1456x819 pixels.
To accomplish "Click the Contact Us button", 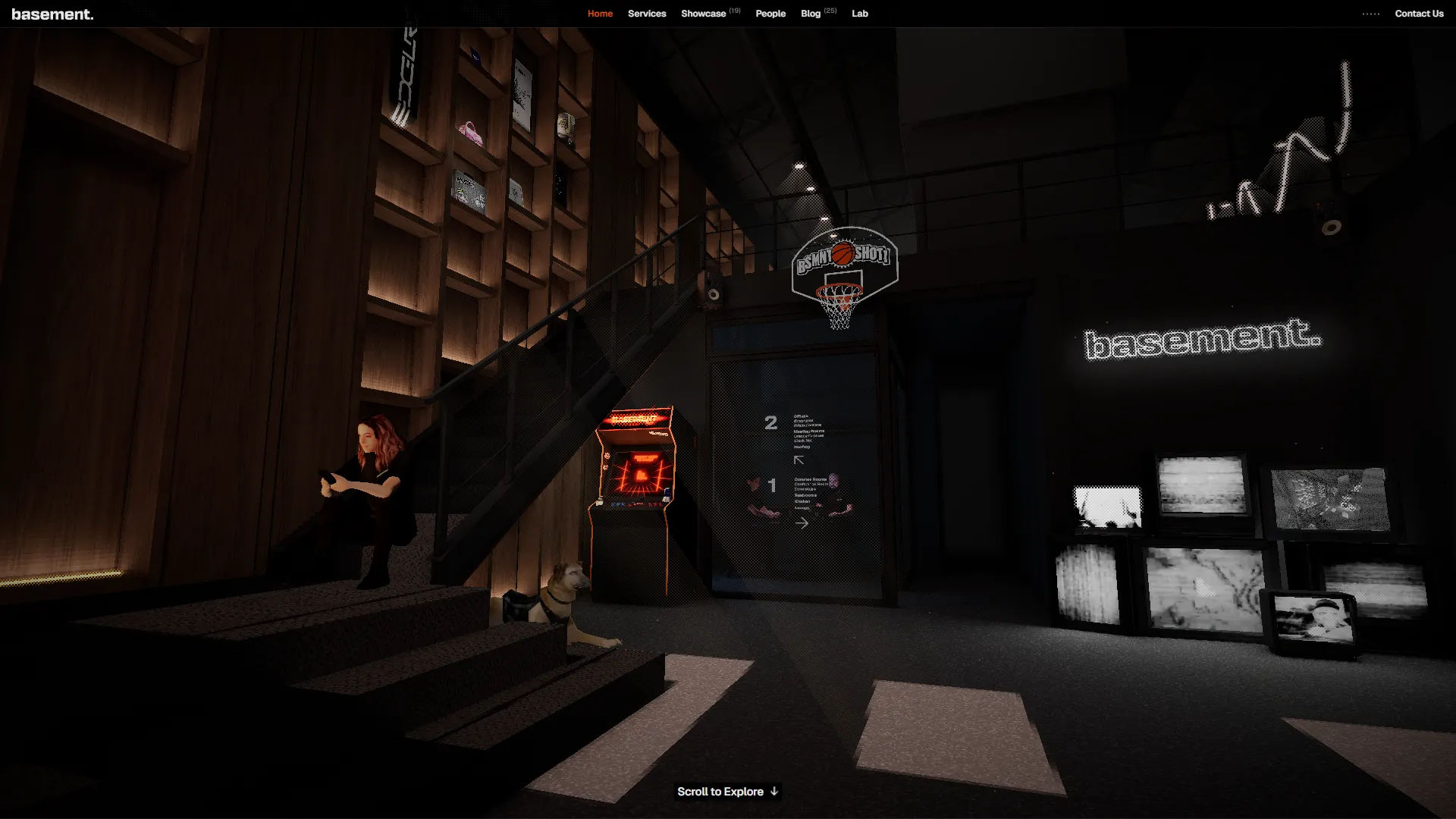I will [x=1419, y=14].
